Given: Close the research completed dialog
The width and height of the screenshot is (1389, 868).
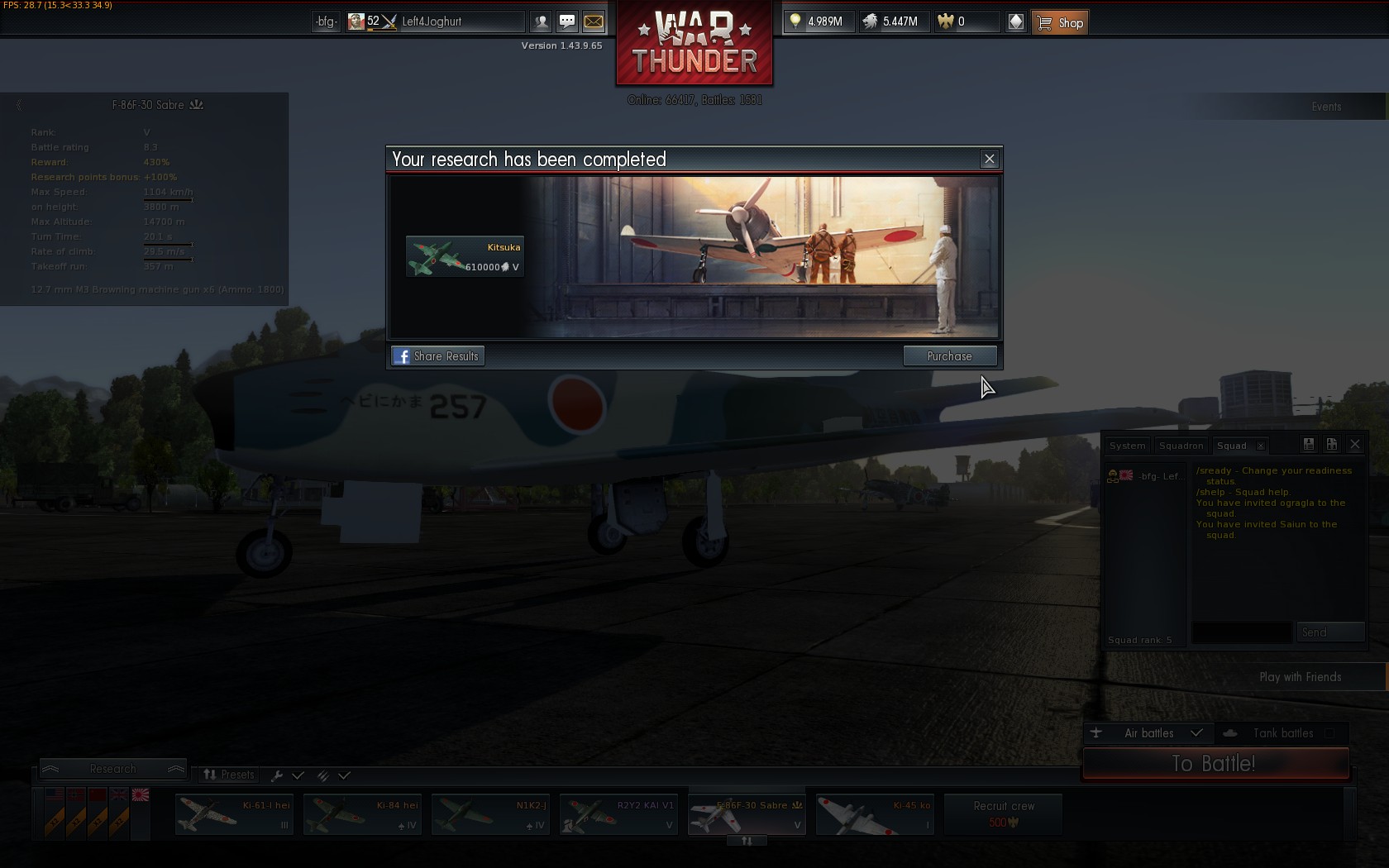Looking at the screenshot, I should point(989,160).
